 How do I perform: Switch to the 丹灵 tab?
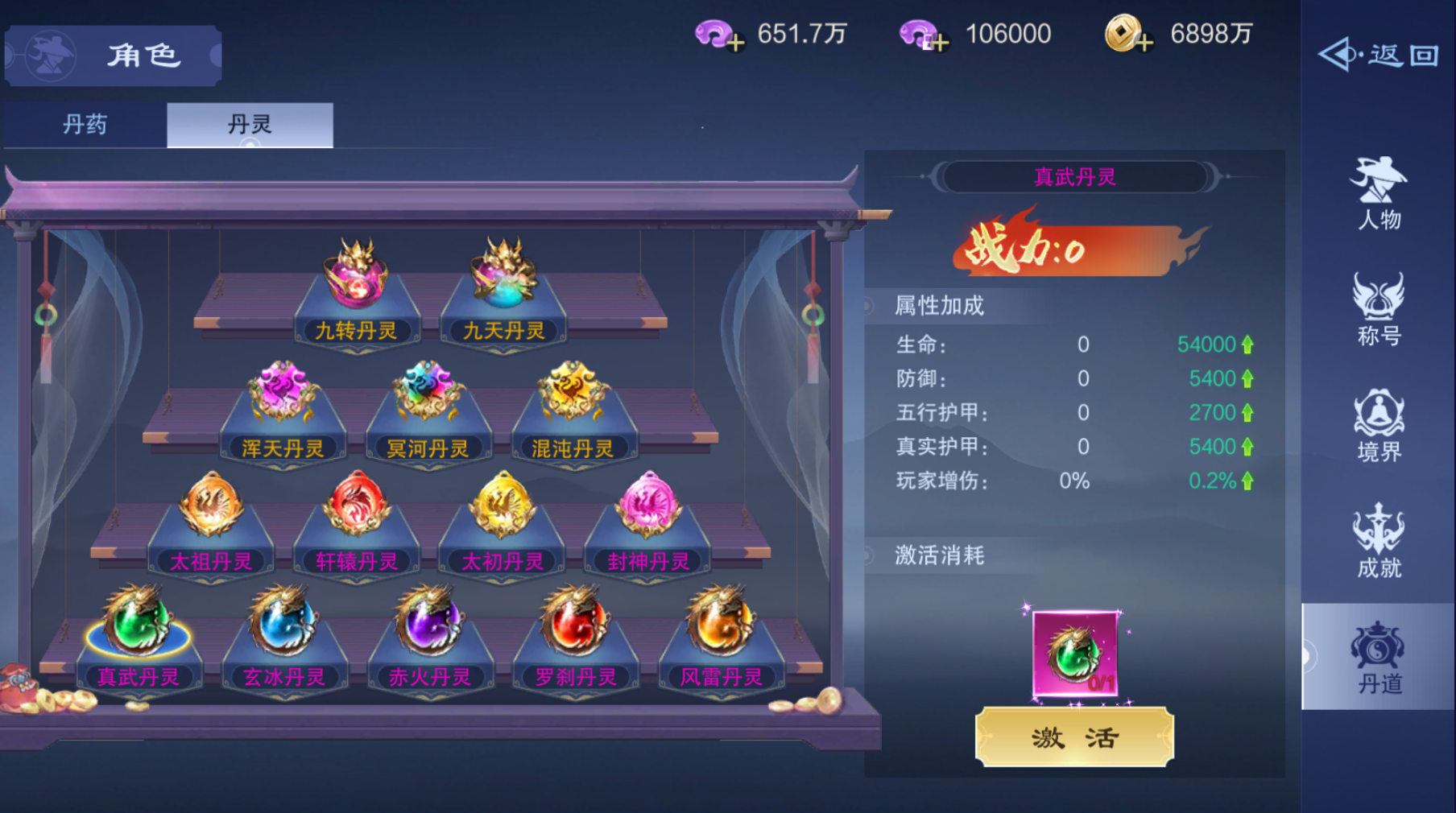[x=248, y=125]
